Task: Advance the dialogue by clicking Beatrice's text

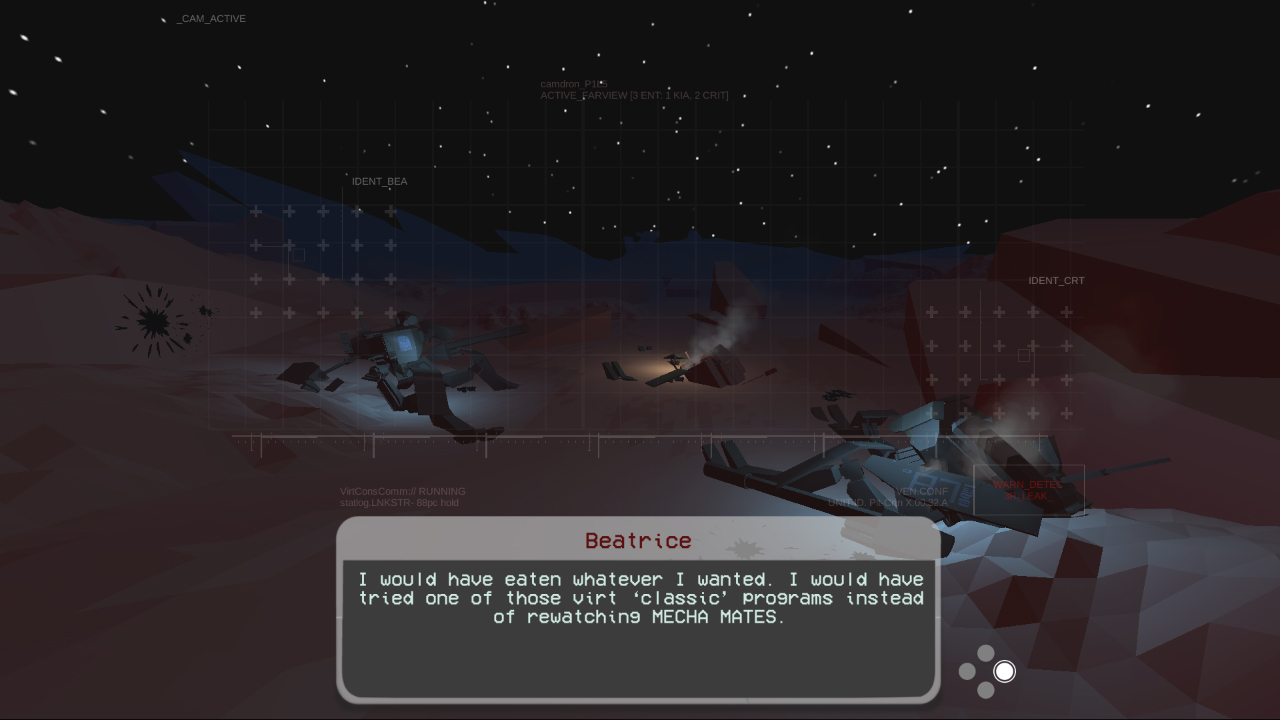Action: coord(640,598)
